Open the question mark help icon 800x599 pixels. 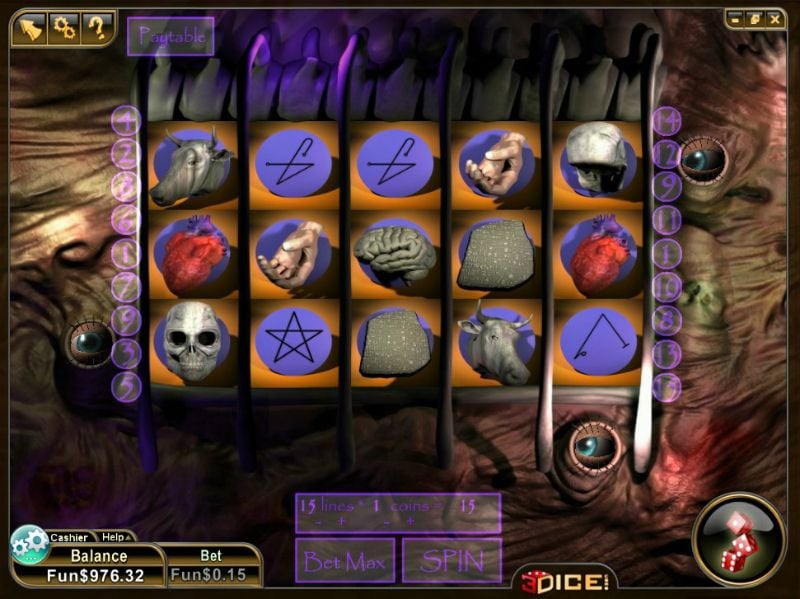pos(97,28)
